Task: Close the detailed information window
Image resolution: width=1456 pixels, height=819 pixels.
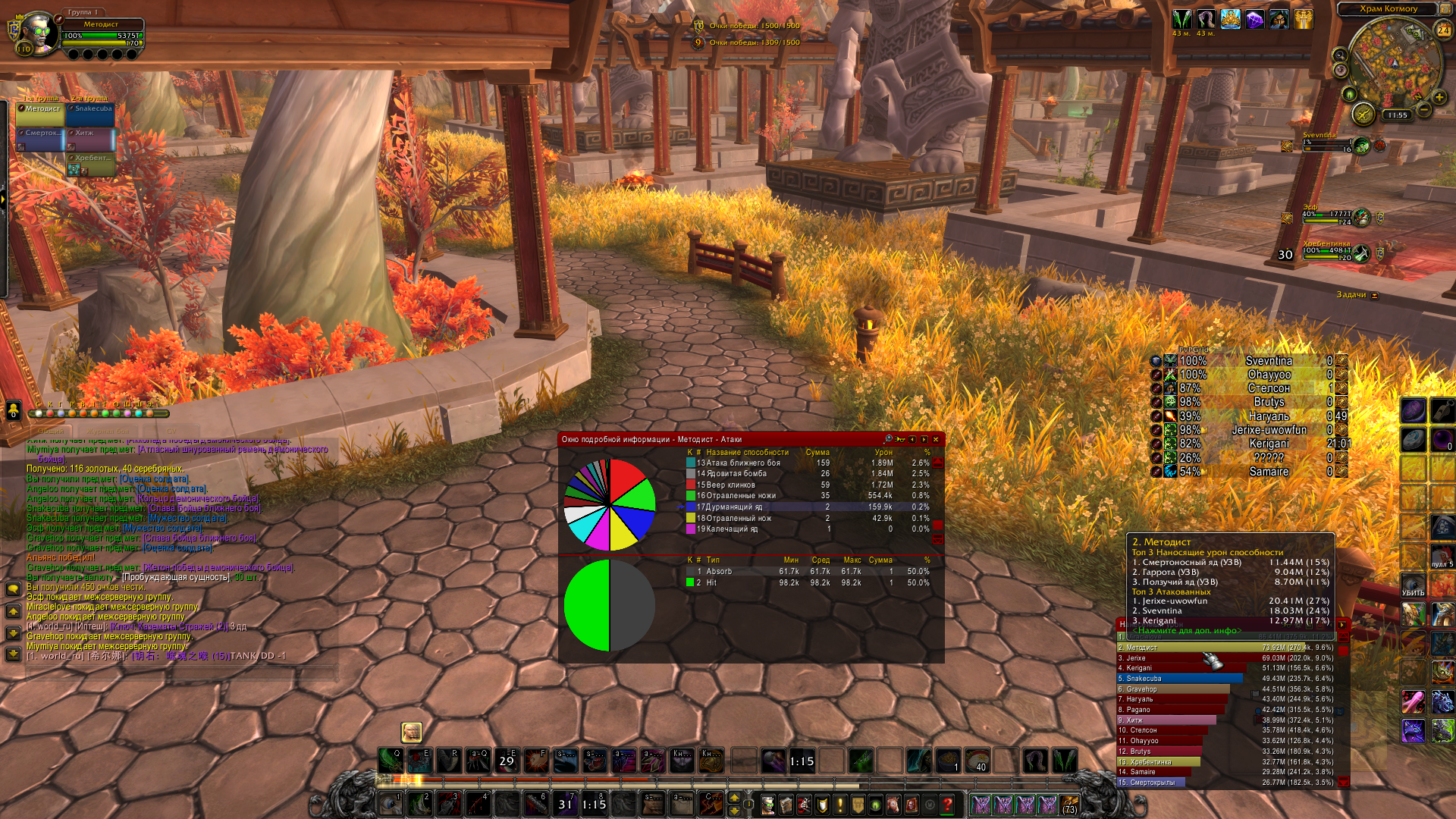Action: pyautogui.click(x=936, y=439)
